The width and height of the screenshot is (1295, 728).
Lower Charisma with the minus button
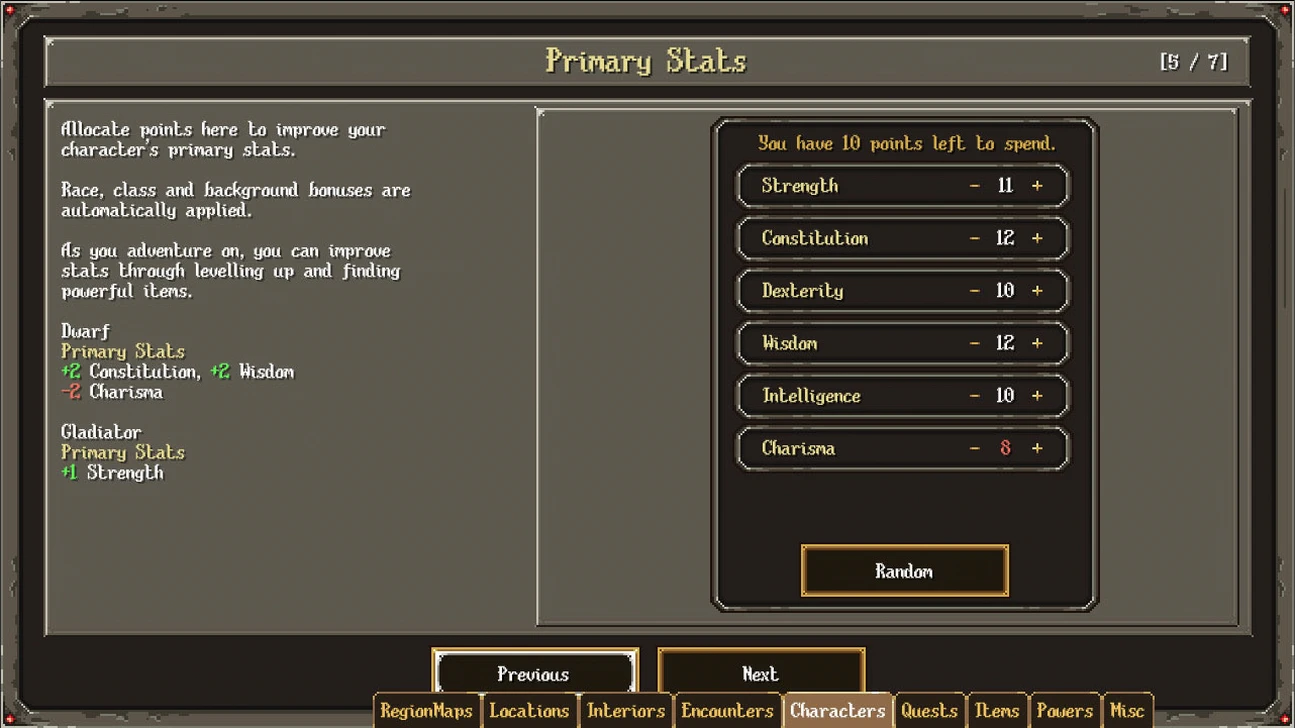(x=975, y=448)
